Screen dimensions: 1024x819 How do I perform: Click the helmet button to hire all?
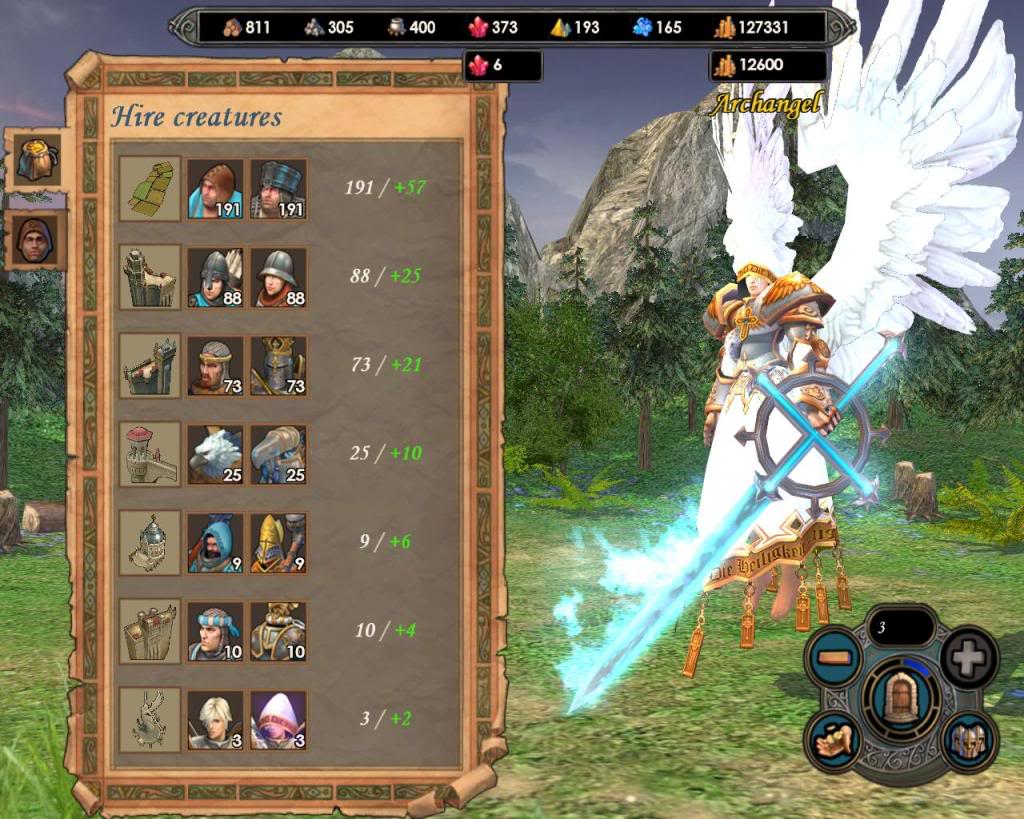(x=968, y=740)
